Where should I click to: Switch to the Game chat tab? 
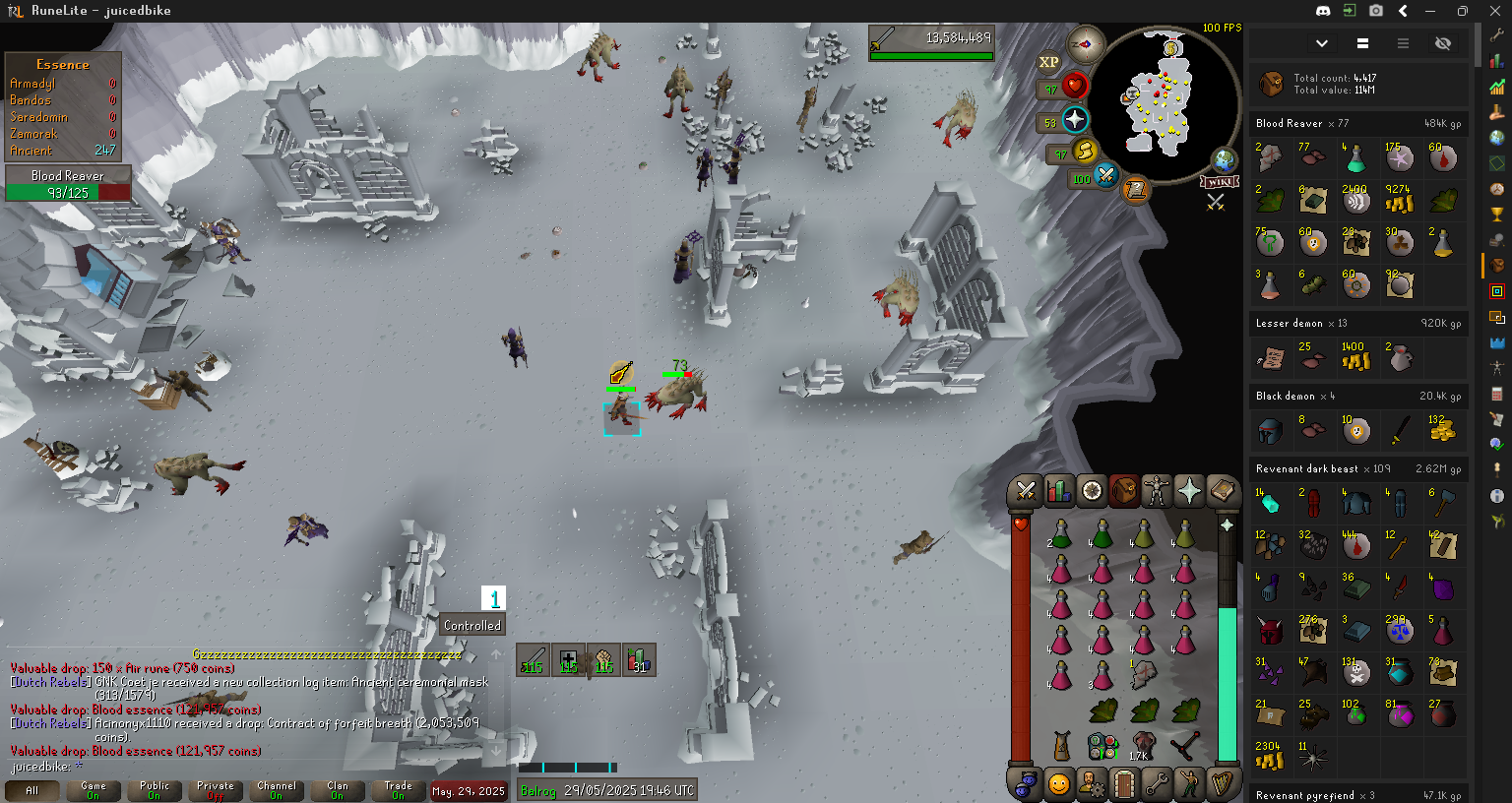(x=94, y=790)
